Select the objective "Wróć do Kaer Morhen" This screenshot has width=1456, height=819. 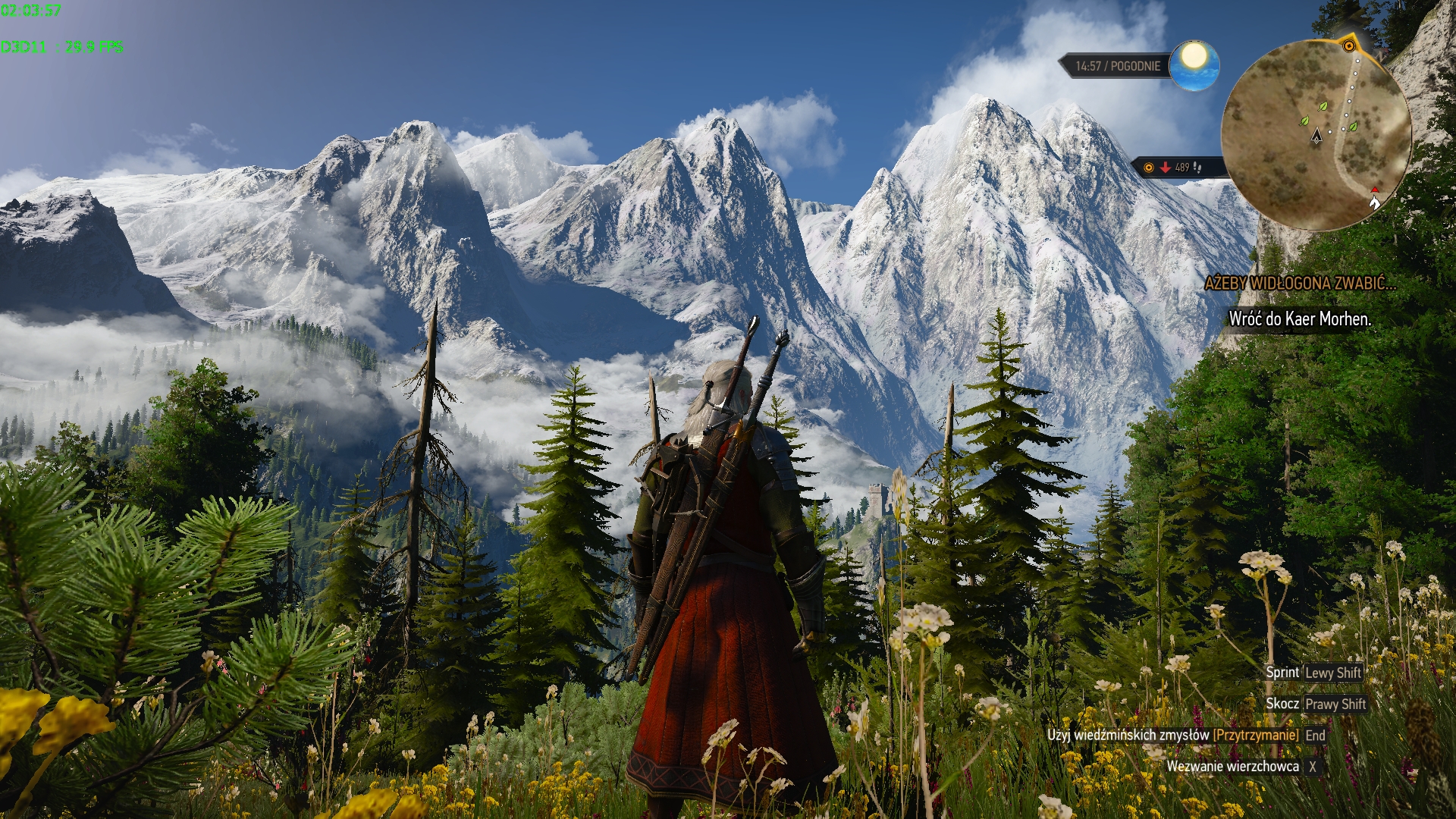point(1300,319)
